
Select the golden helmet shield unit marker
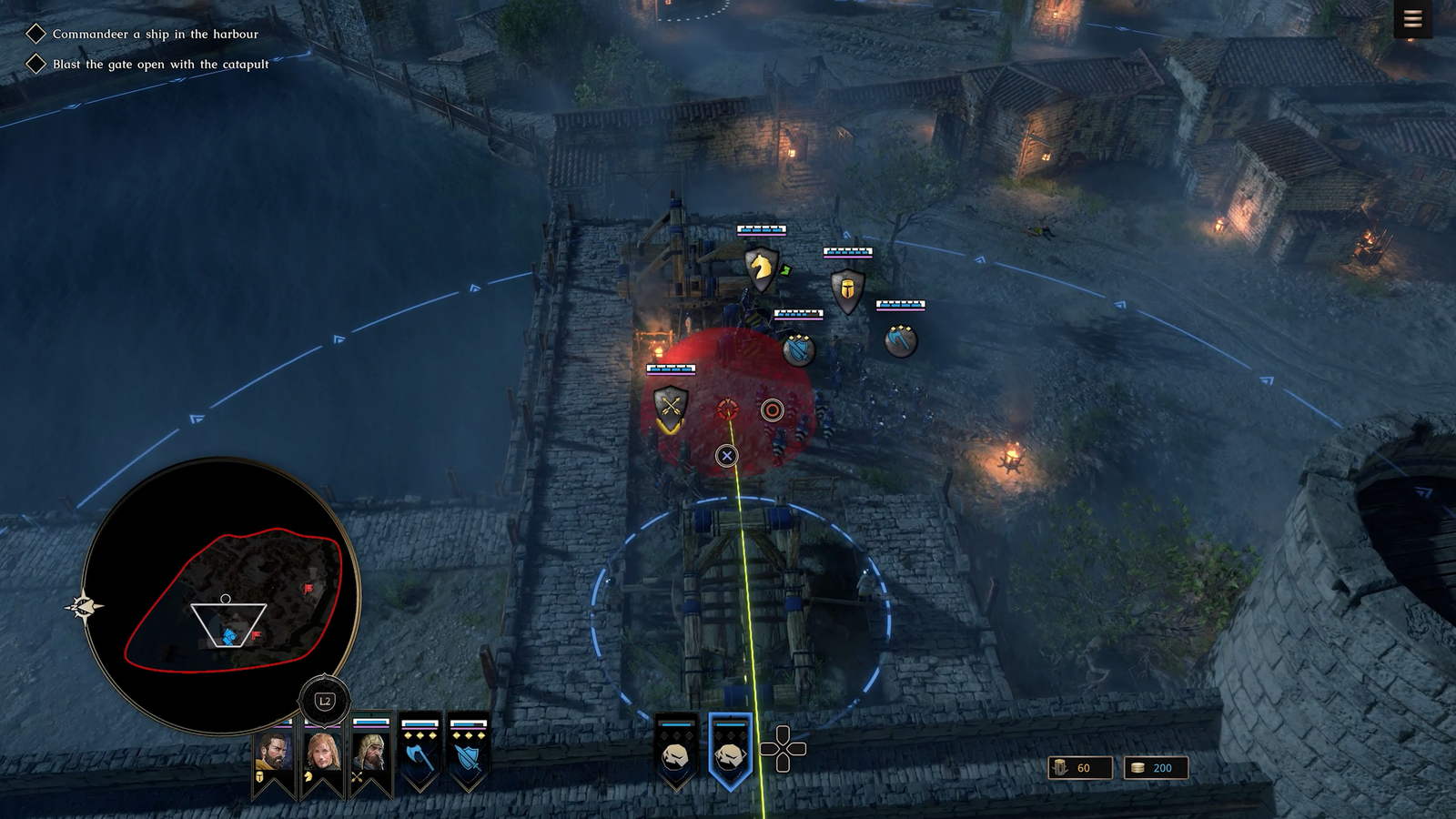[x=847, y=290]
